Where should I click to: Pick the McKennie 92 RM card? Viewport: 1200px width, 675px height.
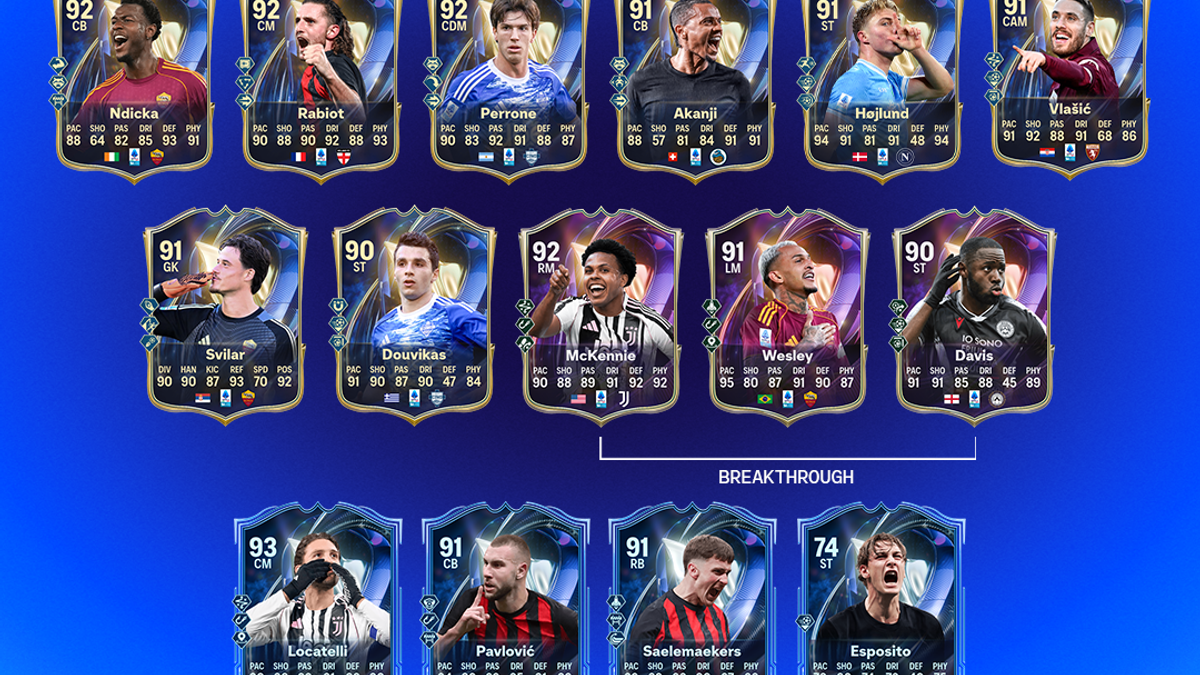click(x=601, y=310)
